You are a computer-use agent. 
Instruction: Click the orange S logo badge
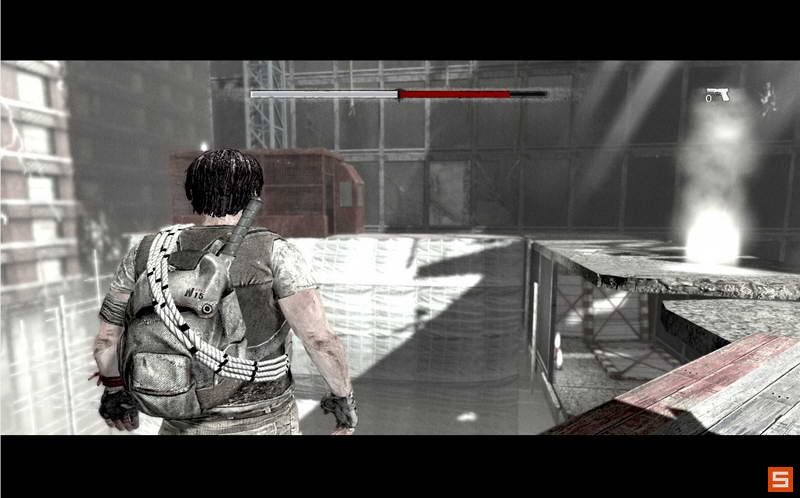point(779,479)
